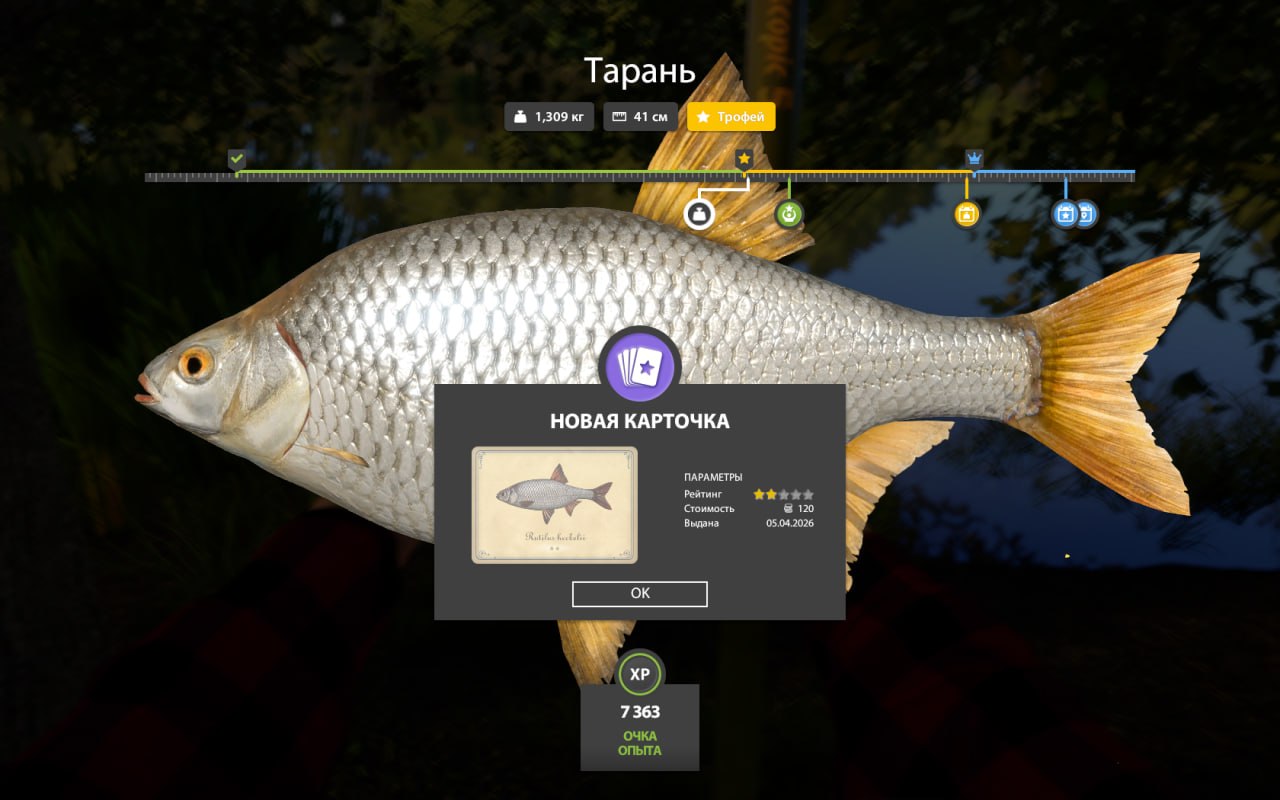Click the Трофей badge
Viewport: 1280px width, 800px height.
731,116
